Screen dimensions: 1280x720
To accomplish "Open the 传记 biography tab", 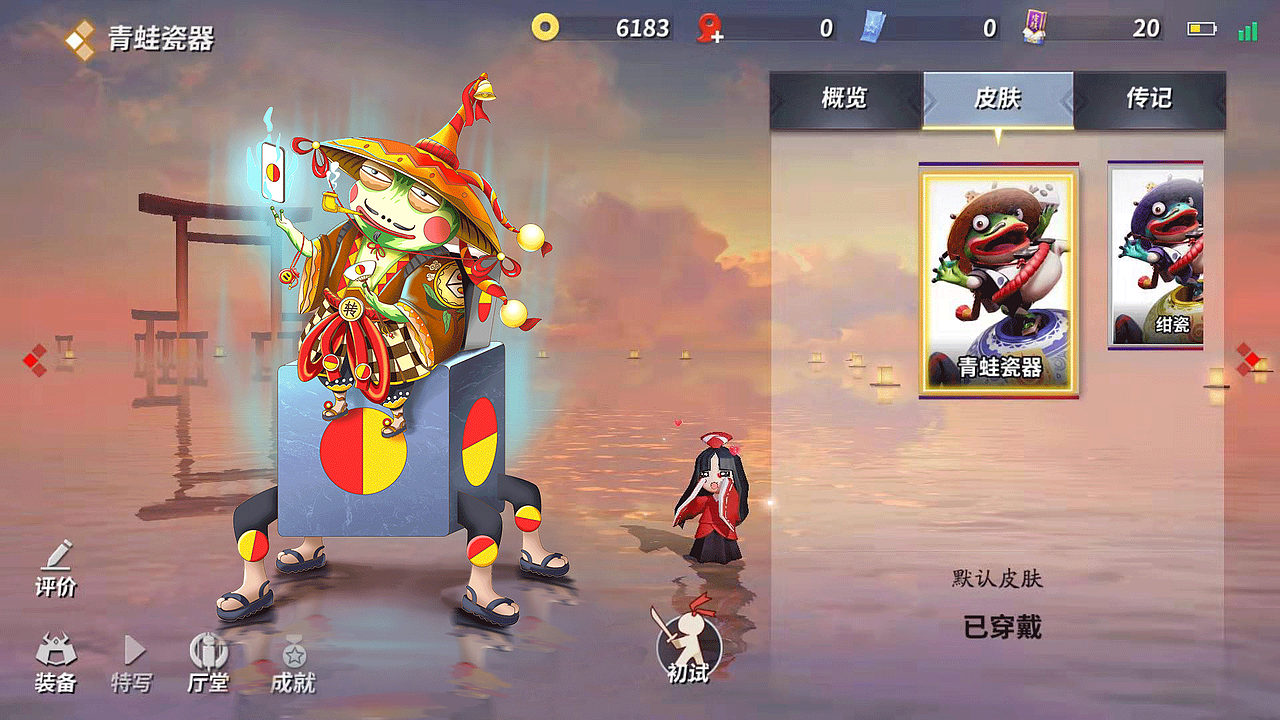I will point(1148,100).
